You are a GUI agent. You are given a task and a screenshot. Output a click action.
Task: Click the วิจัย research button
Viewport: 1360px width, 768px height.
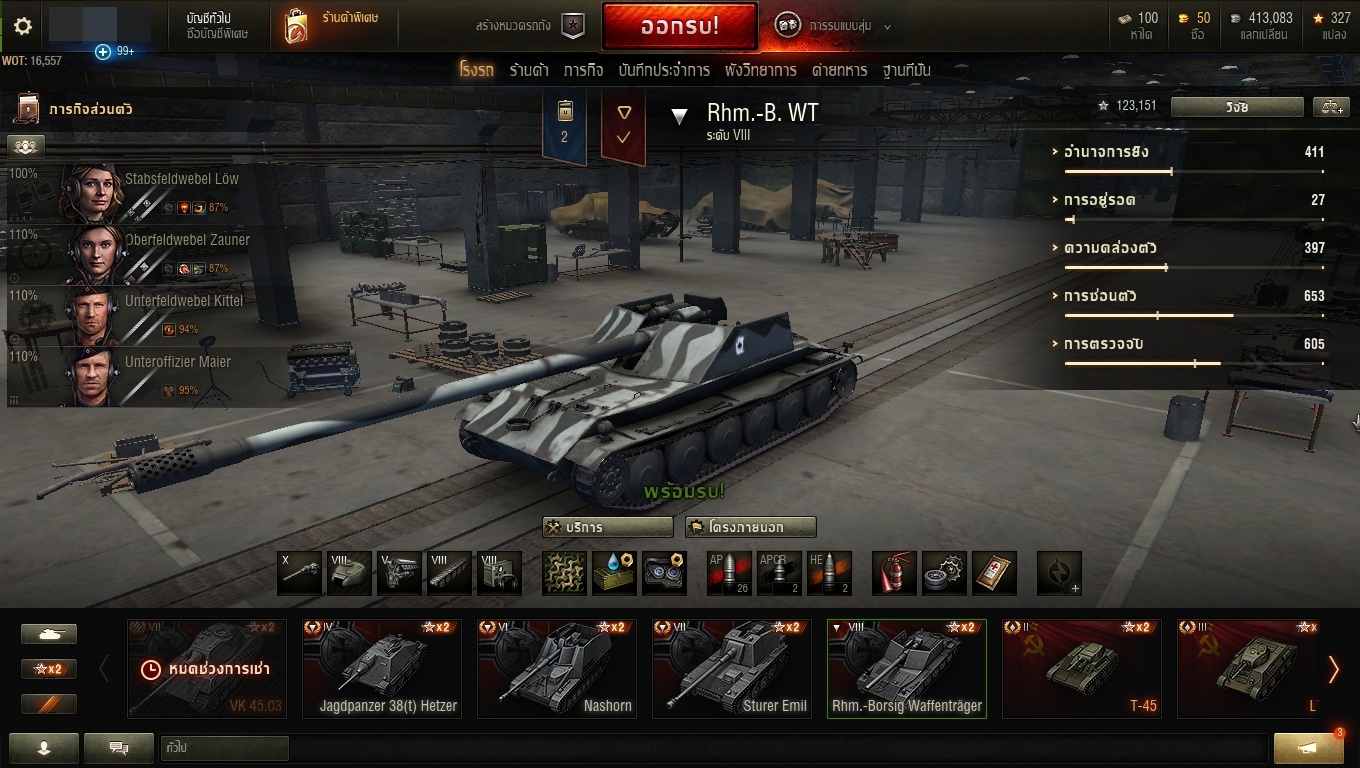(x=1237, y=107)
